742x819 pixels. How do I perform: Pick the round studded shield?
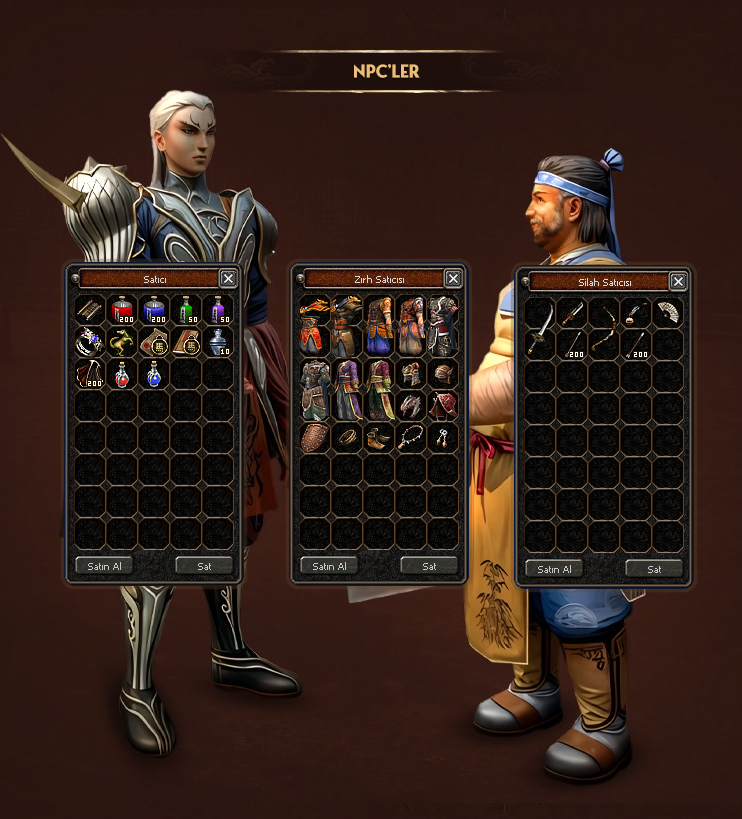click(x=315, y=438)
